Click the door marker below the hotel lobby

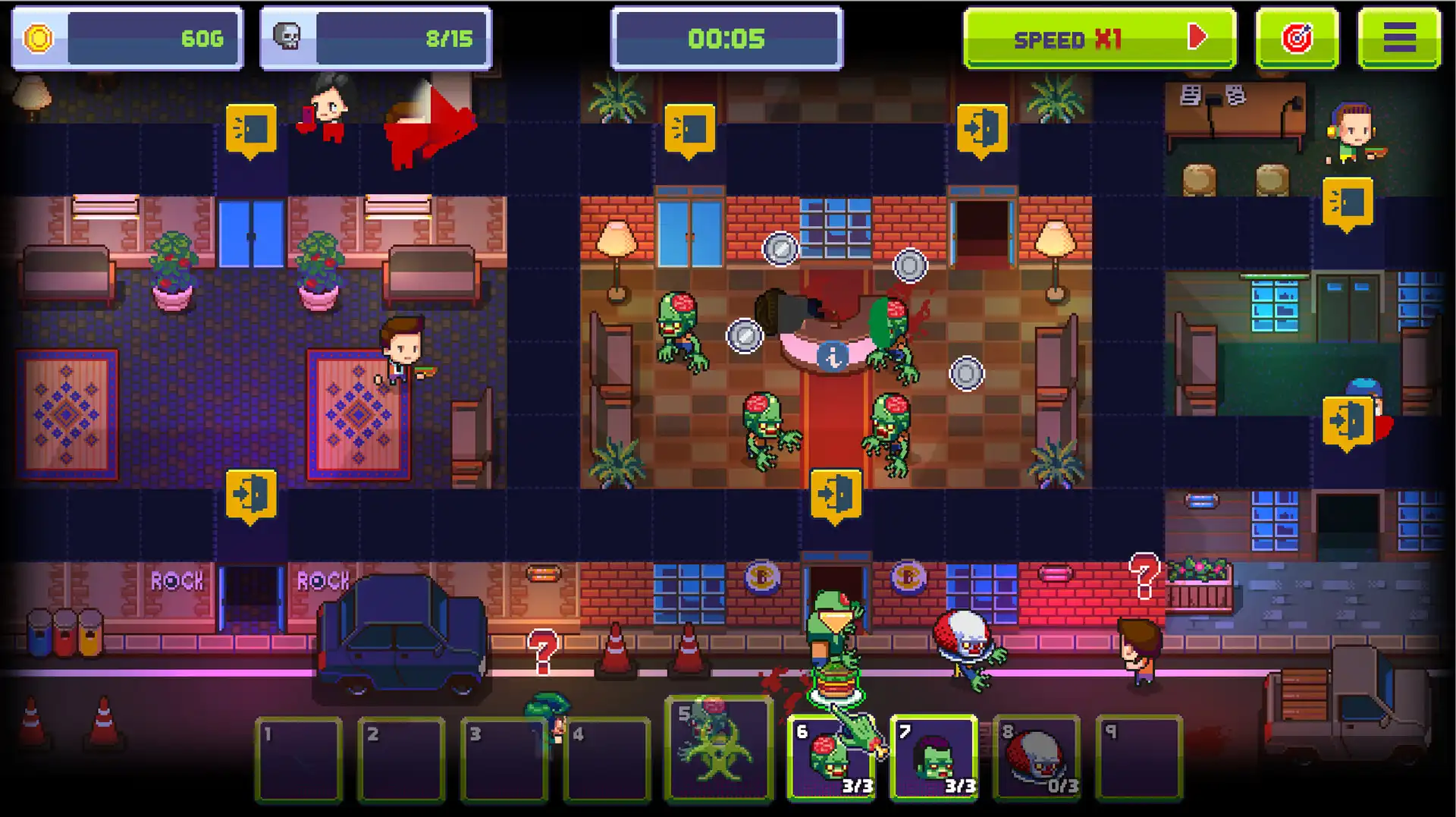(834, 492)
